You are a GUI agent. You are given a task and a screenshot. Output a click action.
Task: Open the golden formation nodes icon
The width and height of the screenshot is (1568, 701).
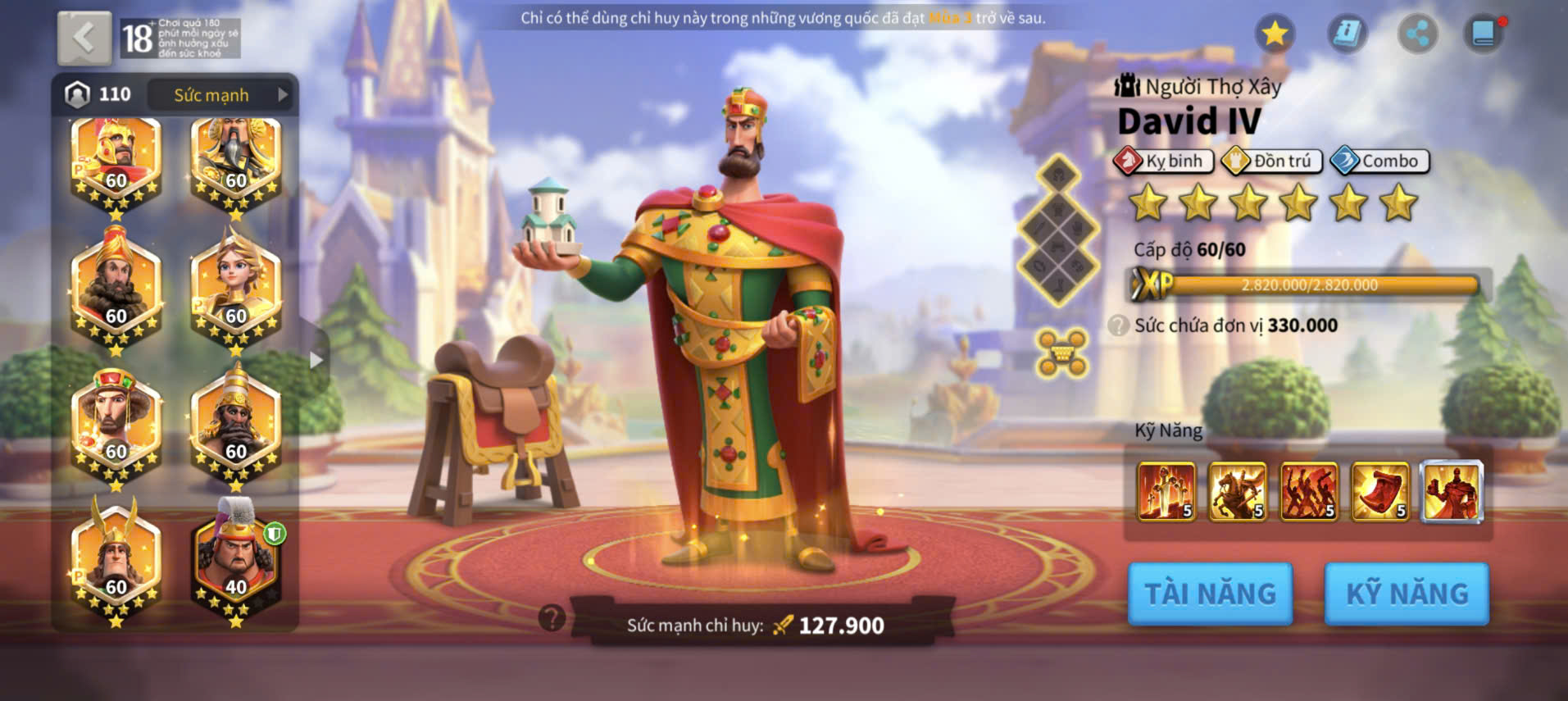1061,353
